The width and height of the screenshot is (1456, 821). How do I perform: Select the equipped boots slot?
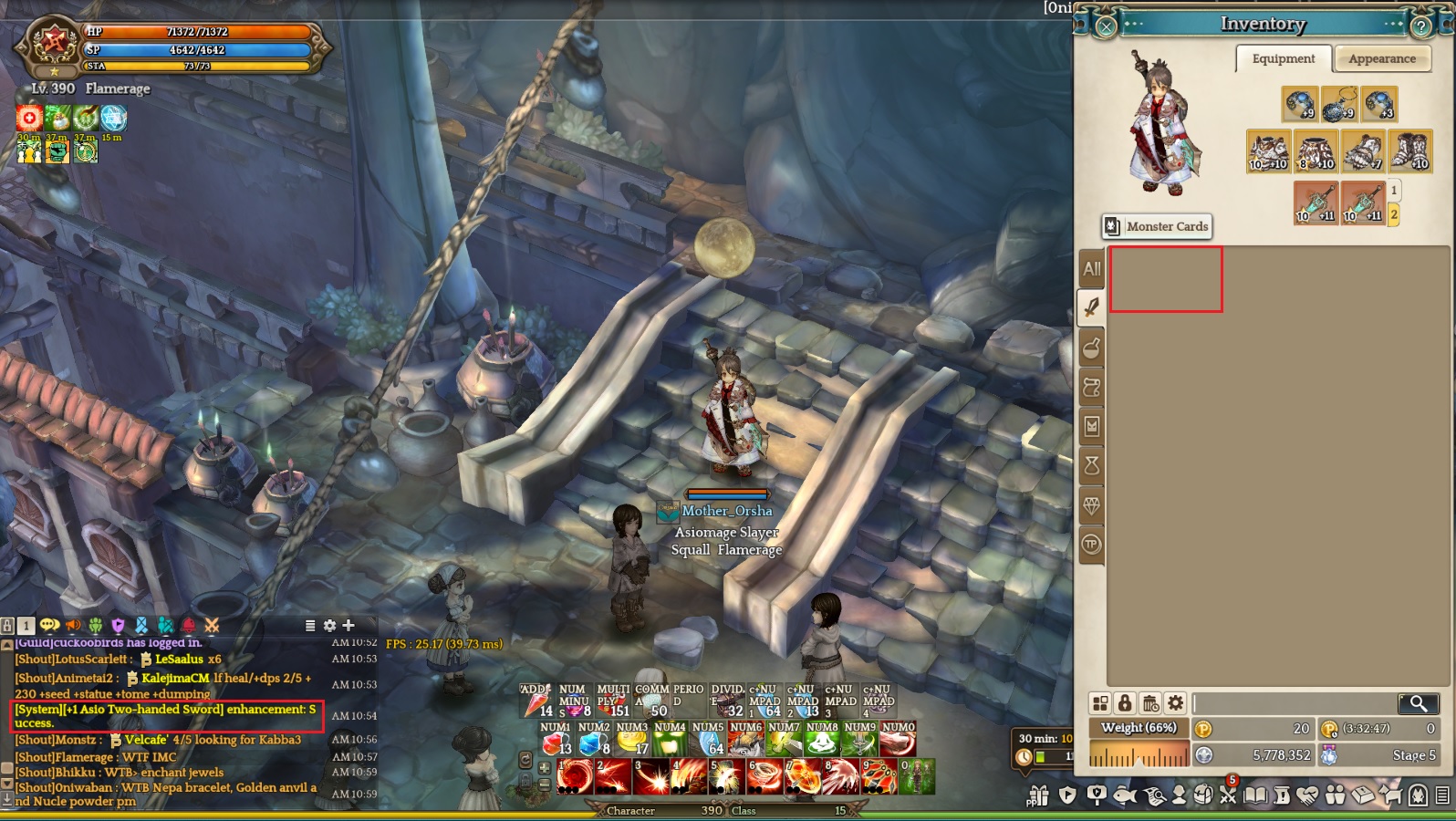(1409, 151)
